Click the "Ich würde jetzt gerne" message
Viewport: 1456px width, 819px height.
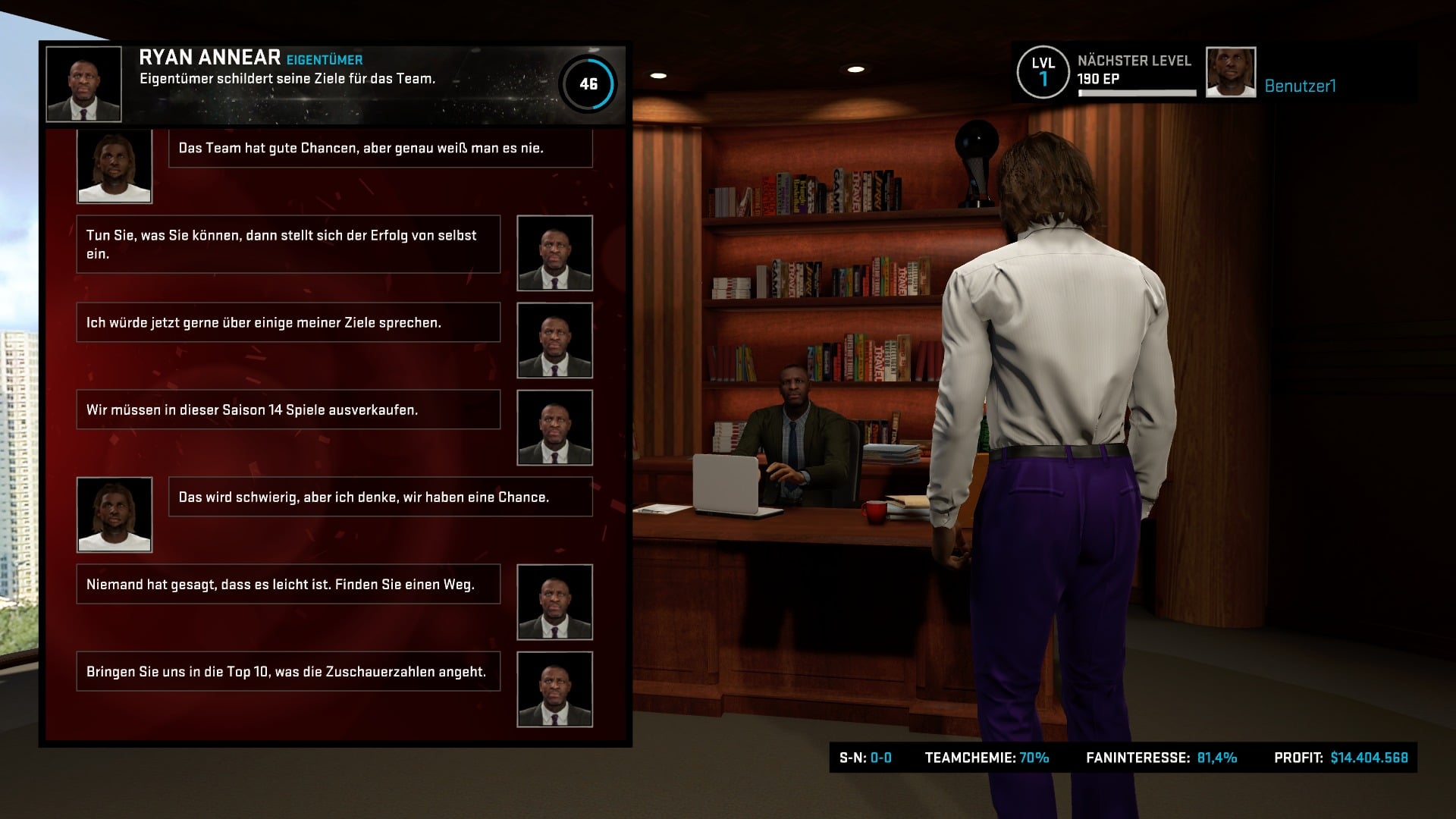288,322
